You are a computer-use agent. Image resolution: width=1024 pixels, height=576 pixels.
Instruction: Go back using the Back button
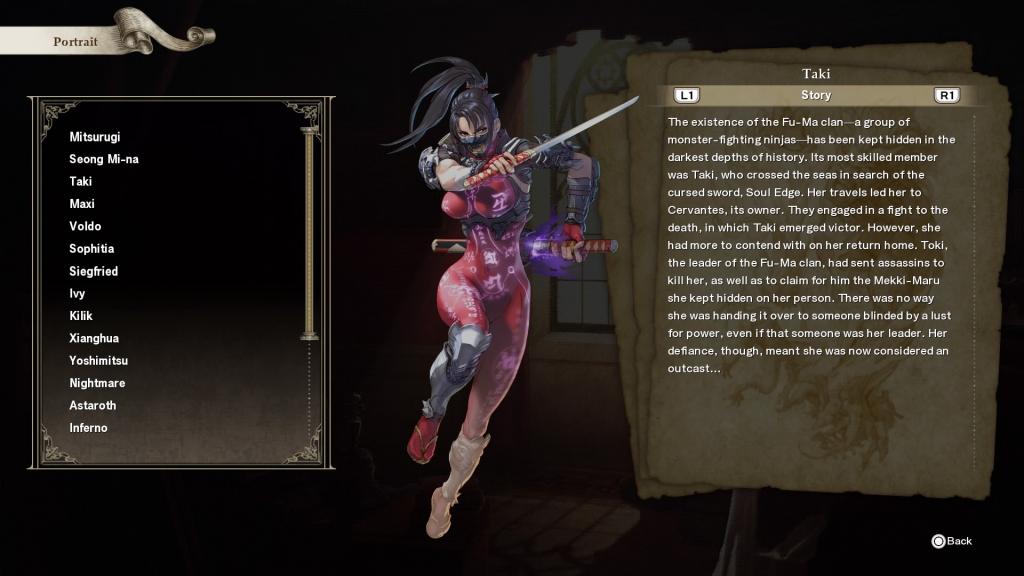[x=951, y=541]
